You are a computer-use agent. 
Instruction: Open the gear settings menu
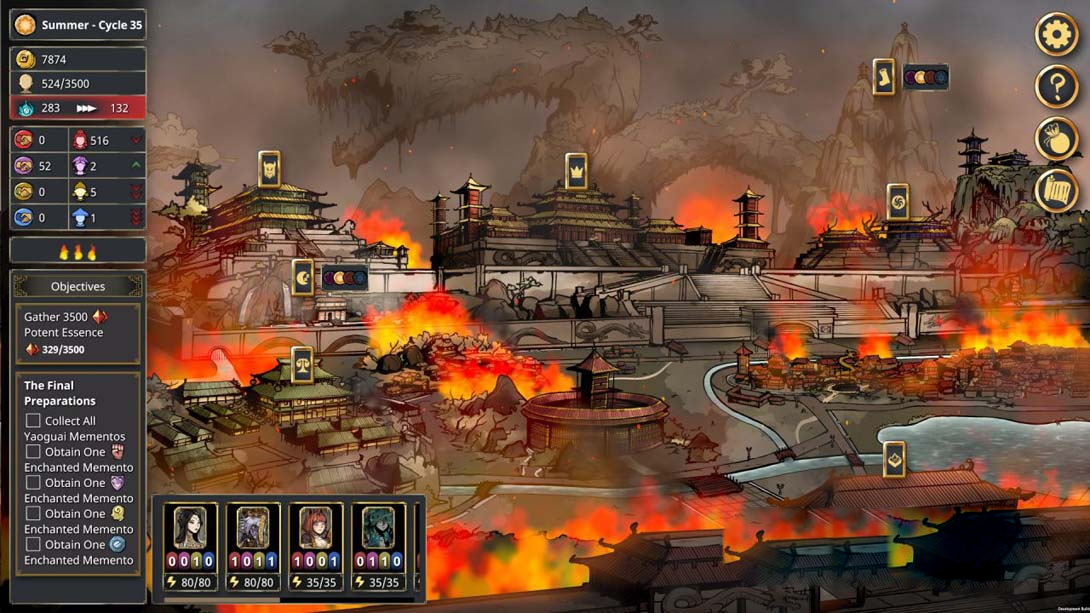coord(1056,35)
